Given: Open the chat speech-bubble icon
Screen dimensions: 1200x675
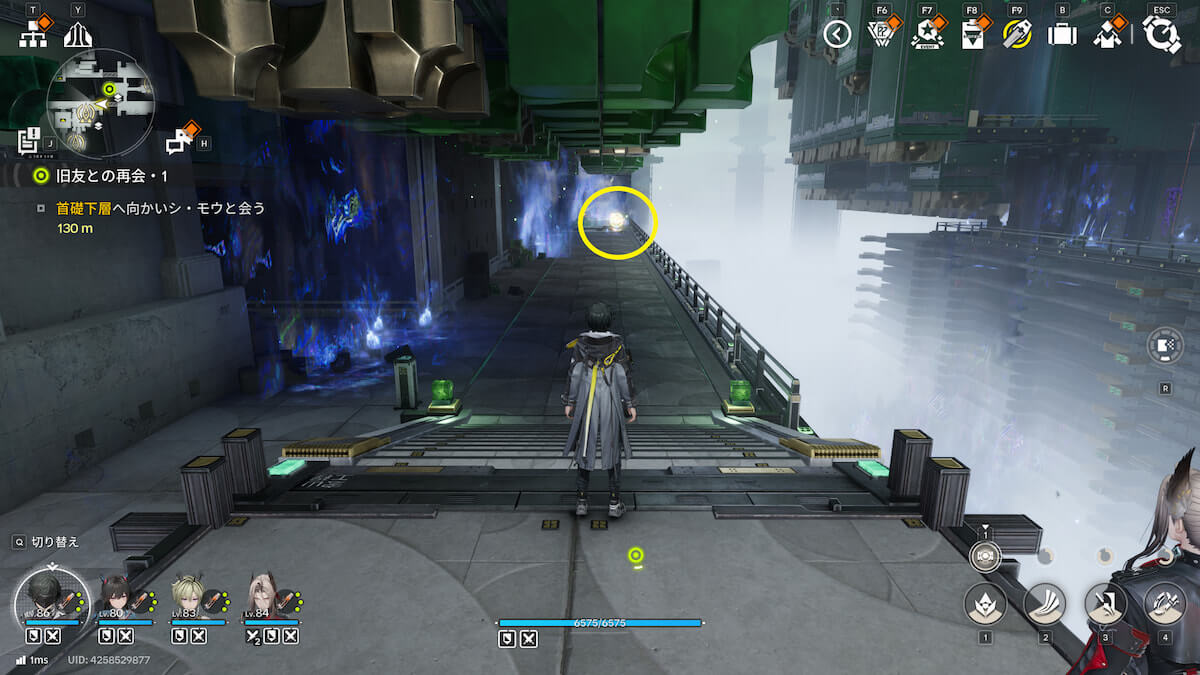Looking at the screenshot, I should [180, 142].
